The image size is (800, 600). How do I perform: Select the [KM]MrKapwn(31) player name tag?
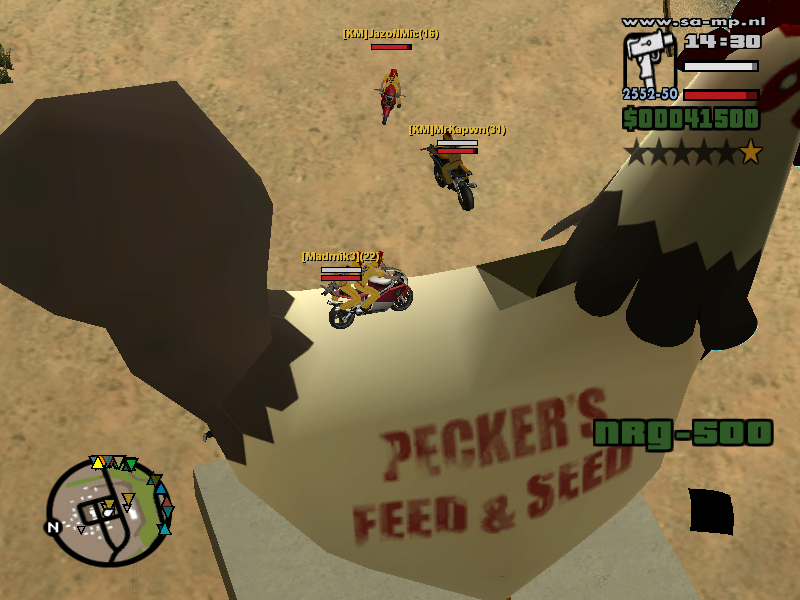coord(457,130)
